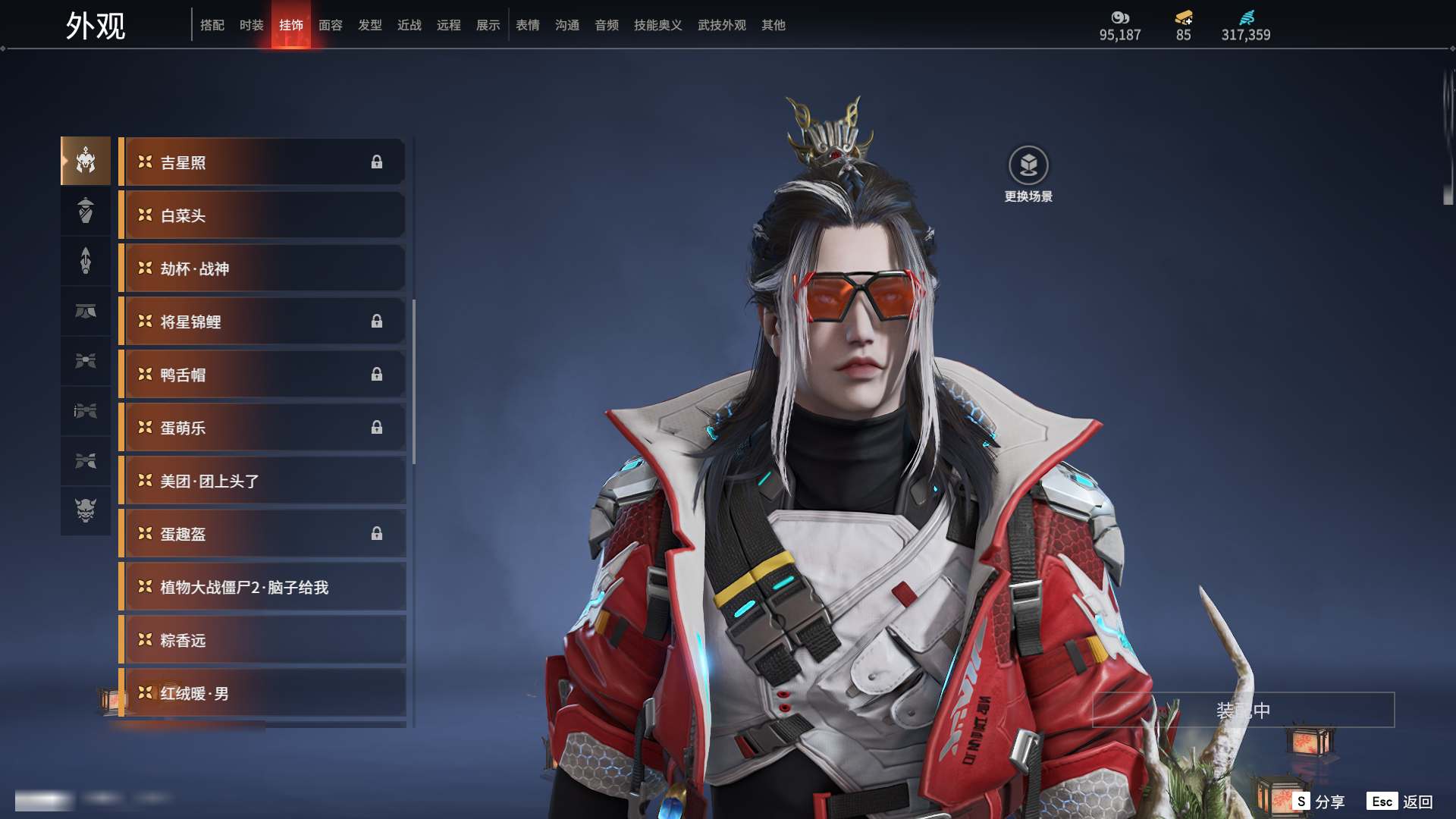Open the 时装 tab
Viewport: 1456px width, 819px height.
pos(252,25)
